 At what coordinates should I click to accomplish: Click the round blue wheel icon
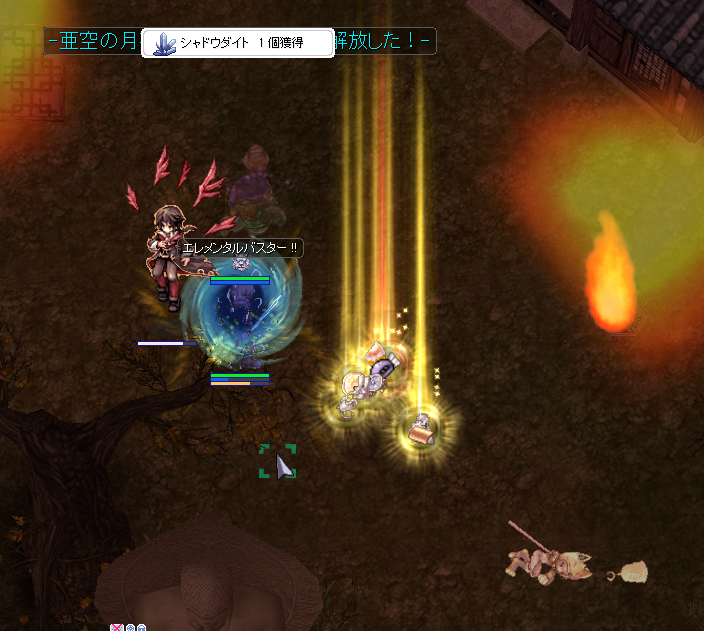coord(130,628)
